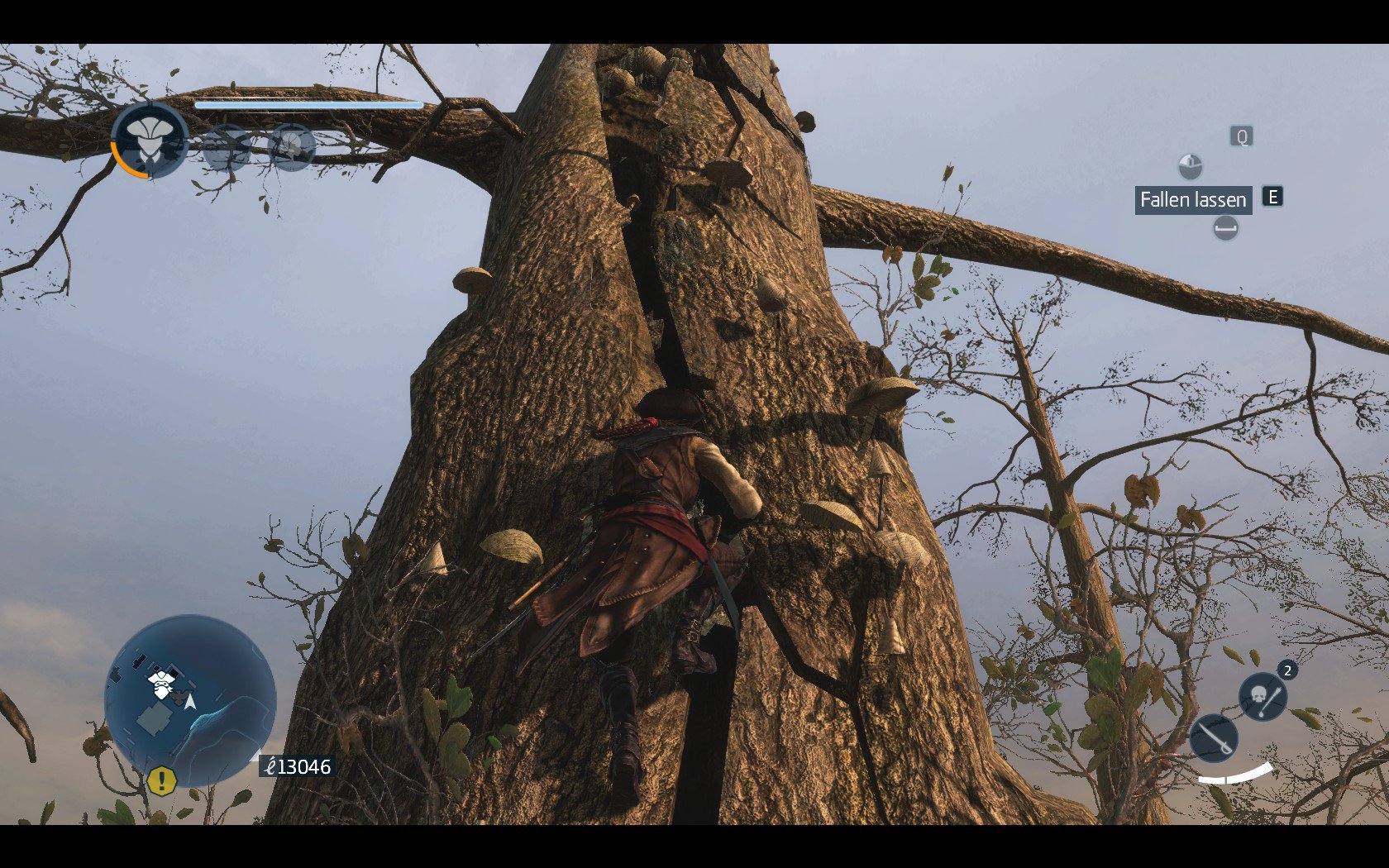
Task: Open the circular minimap
Action: point(190,699)
